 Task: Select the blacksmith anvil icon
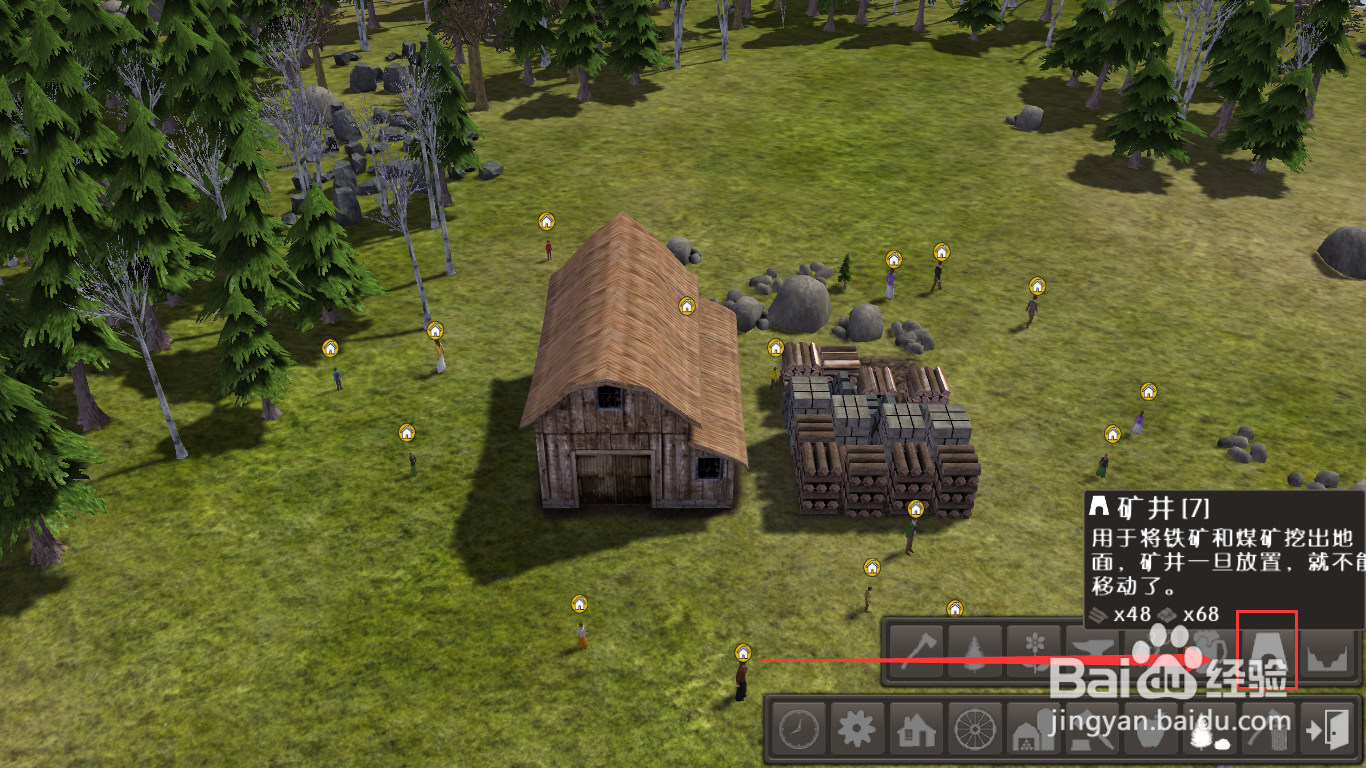[1092, 651]
